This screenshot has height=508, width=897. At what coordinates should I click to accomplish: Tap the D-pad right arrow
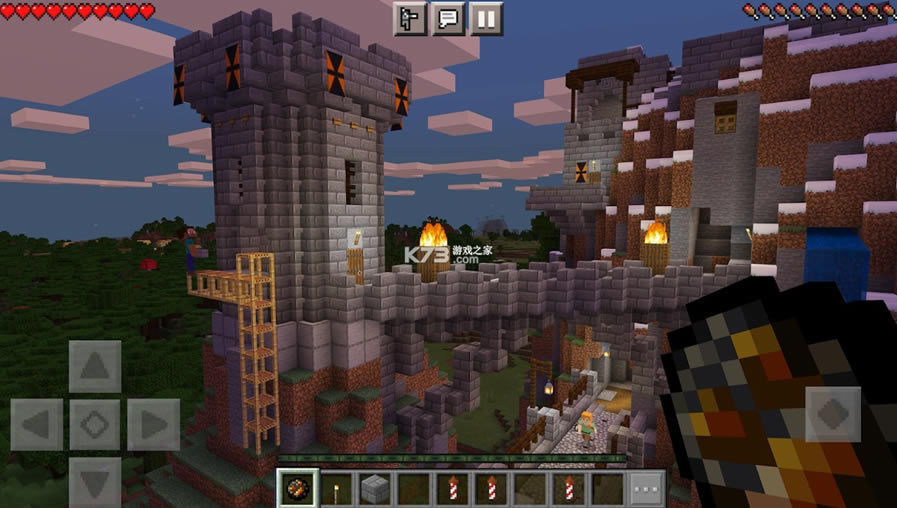pyautogui.click(x=154, y=425)
